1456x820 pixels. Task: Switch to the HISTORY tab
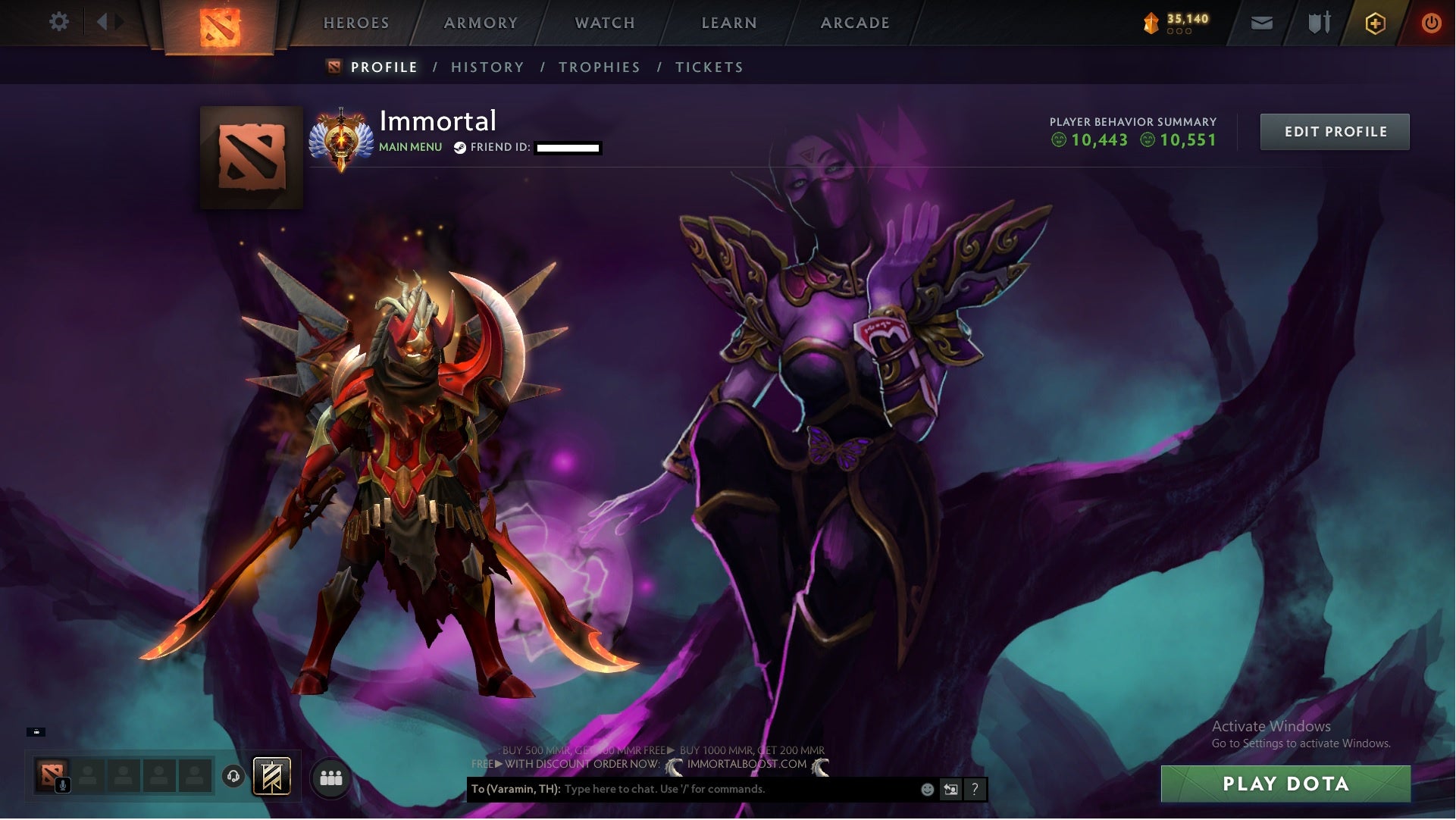pos(487,67)
